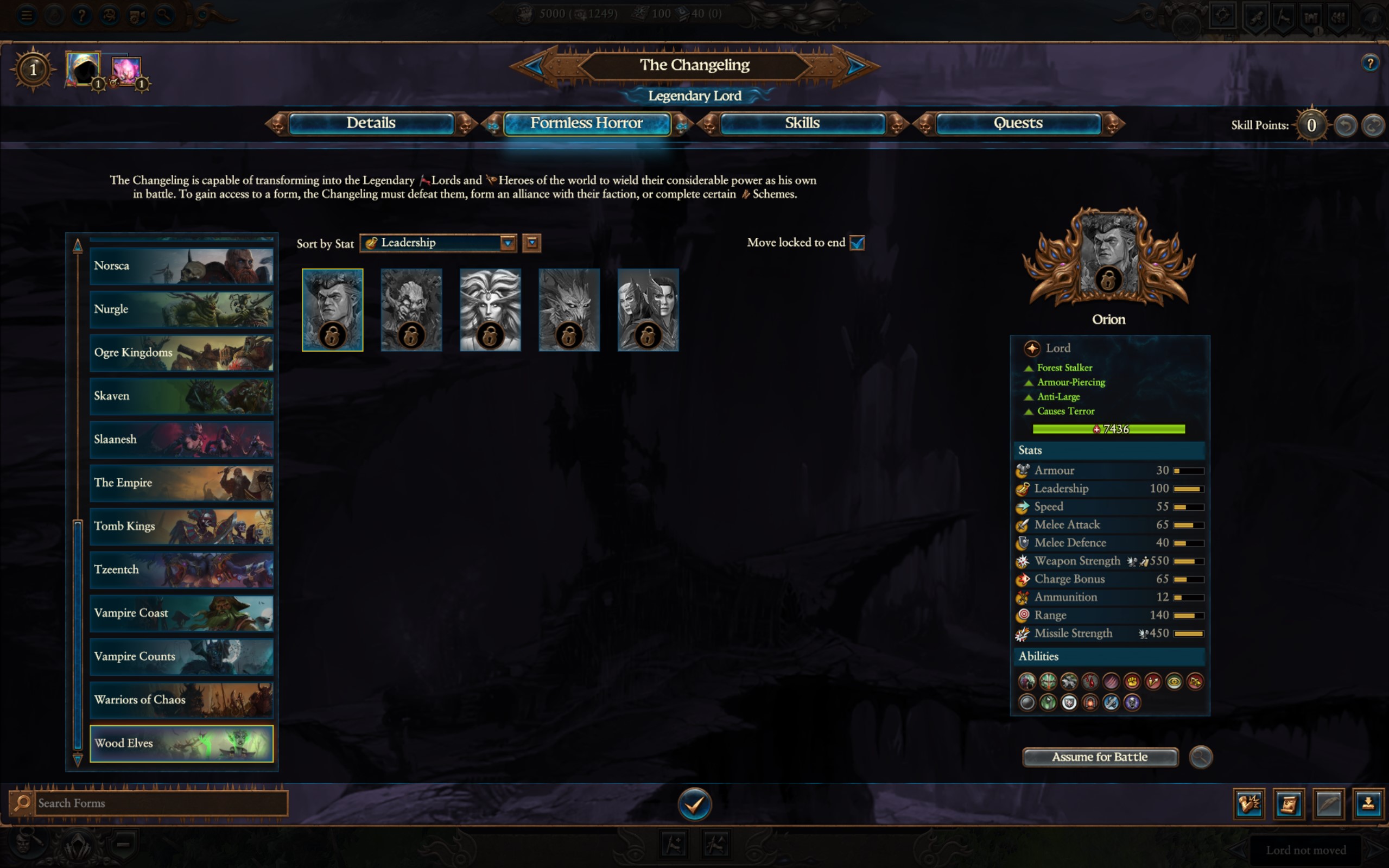This screenshot has height=868, width=1389.
Task: Switch to the Skills tab
Action: (802, 123)
